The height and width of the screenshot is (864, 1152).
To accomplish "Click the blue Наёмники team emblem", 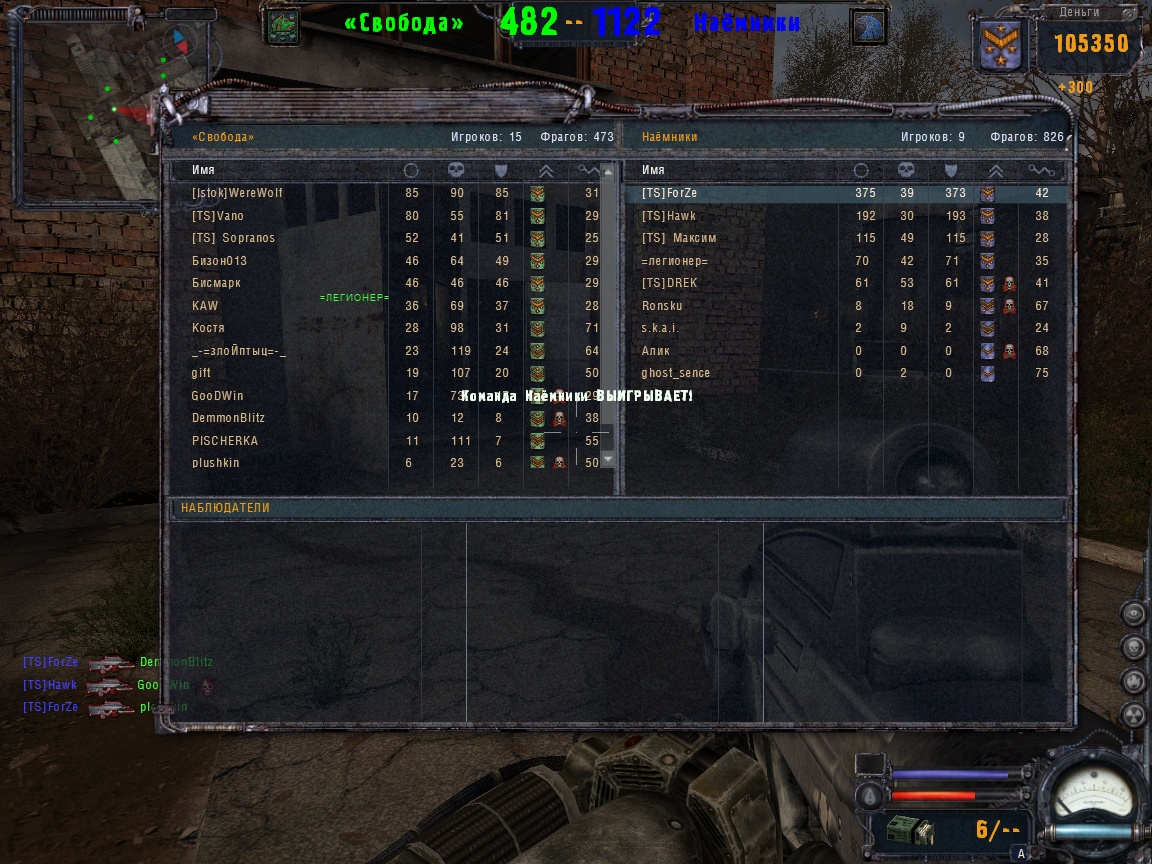I will (868, 27).
